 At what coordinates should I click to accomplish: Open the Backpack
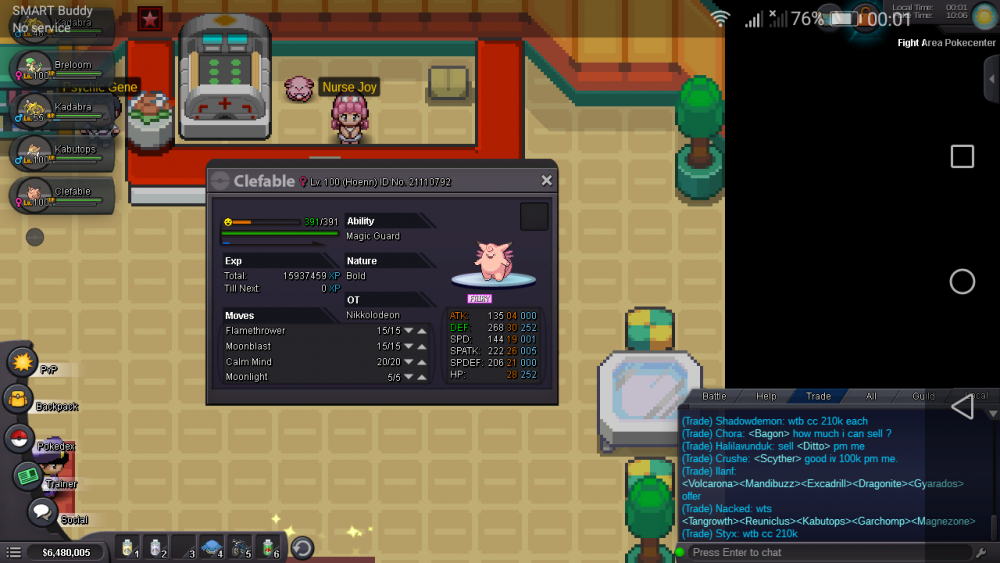click(18, 400)
